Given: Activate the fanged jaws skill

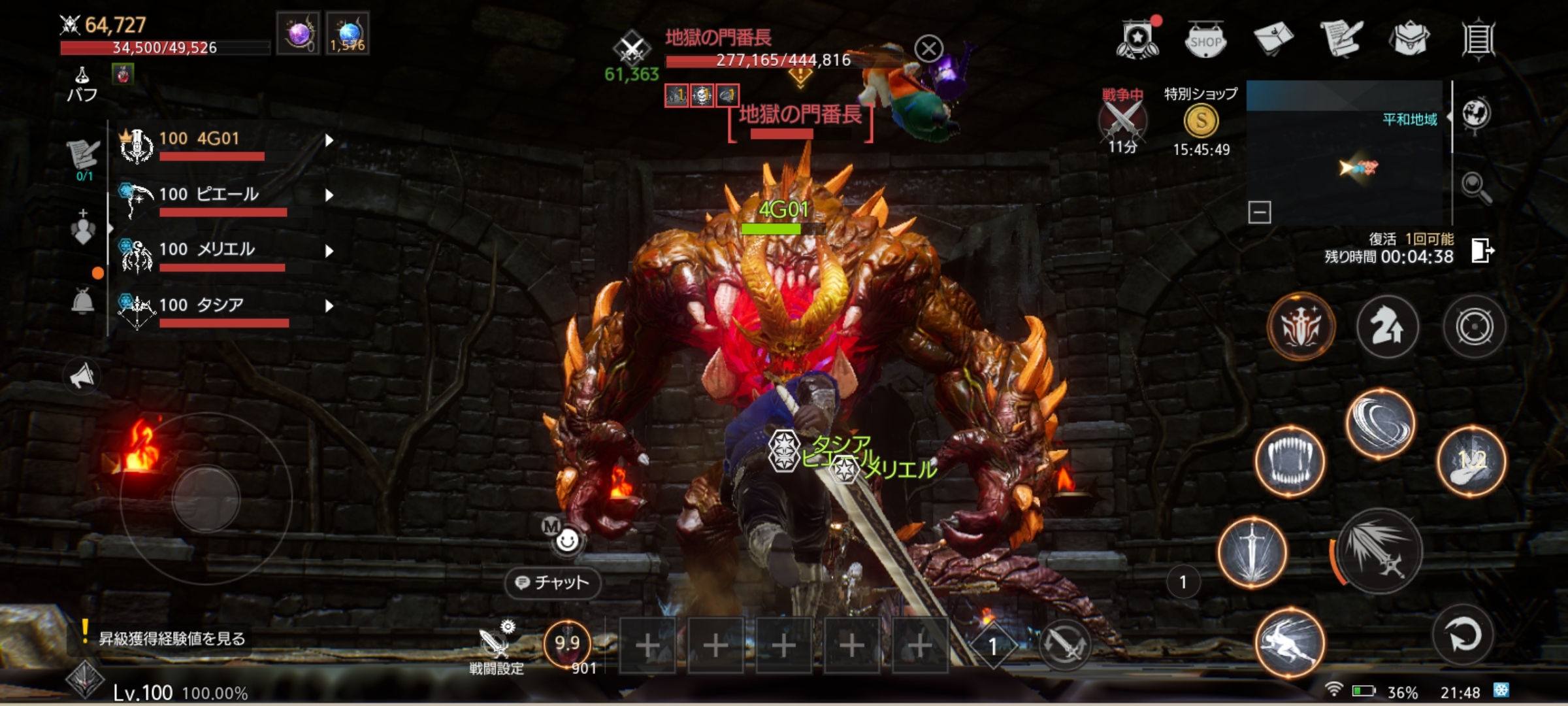Looking at the screenshot, I should (x=1290, y=462).
